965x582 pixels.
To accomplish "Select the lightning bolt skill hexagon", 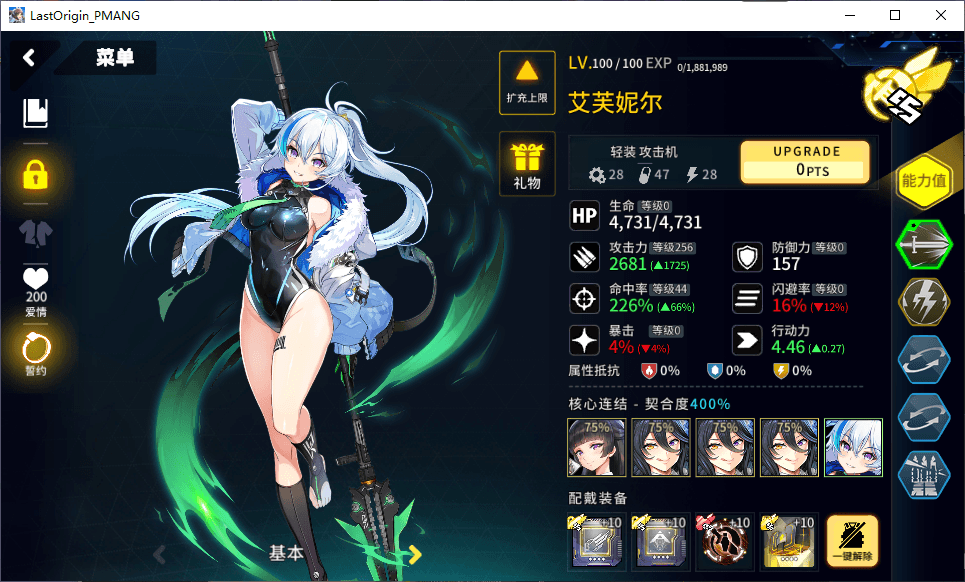I will coord(923,301).
